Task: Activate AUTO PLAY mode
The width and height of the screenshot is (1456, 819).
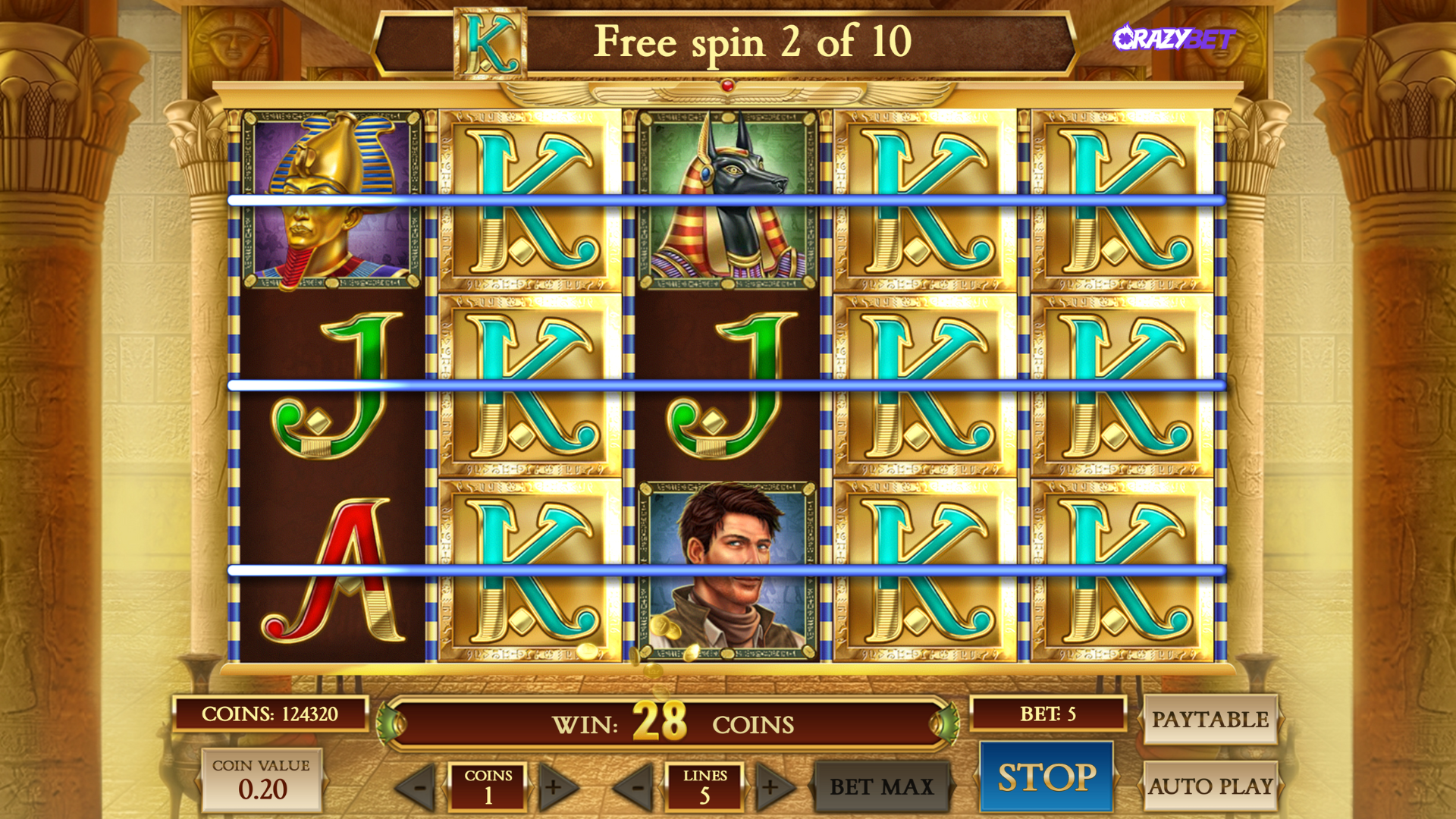Action: [x=1210, y=786]
